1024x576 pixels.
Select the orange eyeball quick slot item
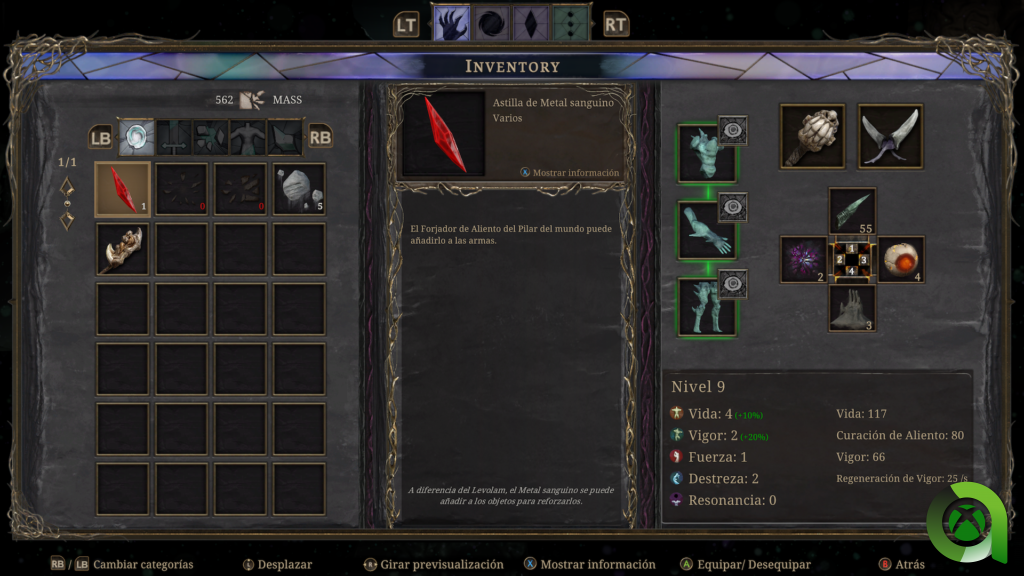tap(900, 260)
